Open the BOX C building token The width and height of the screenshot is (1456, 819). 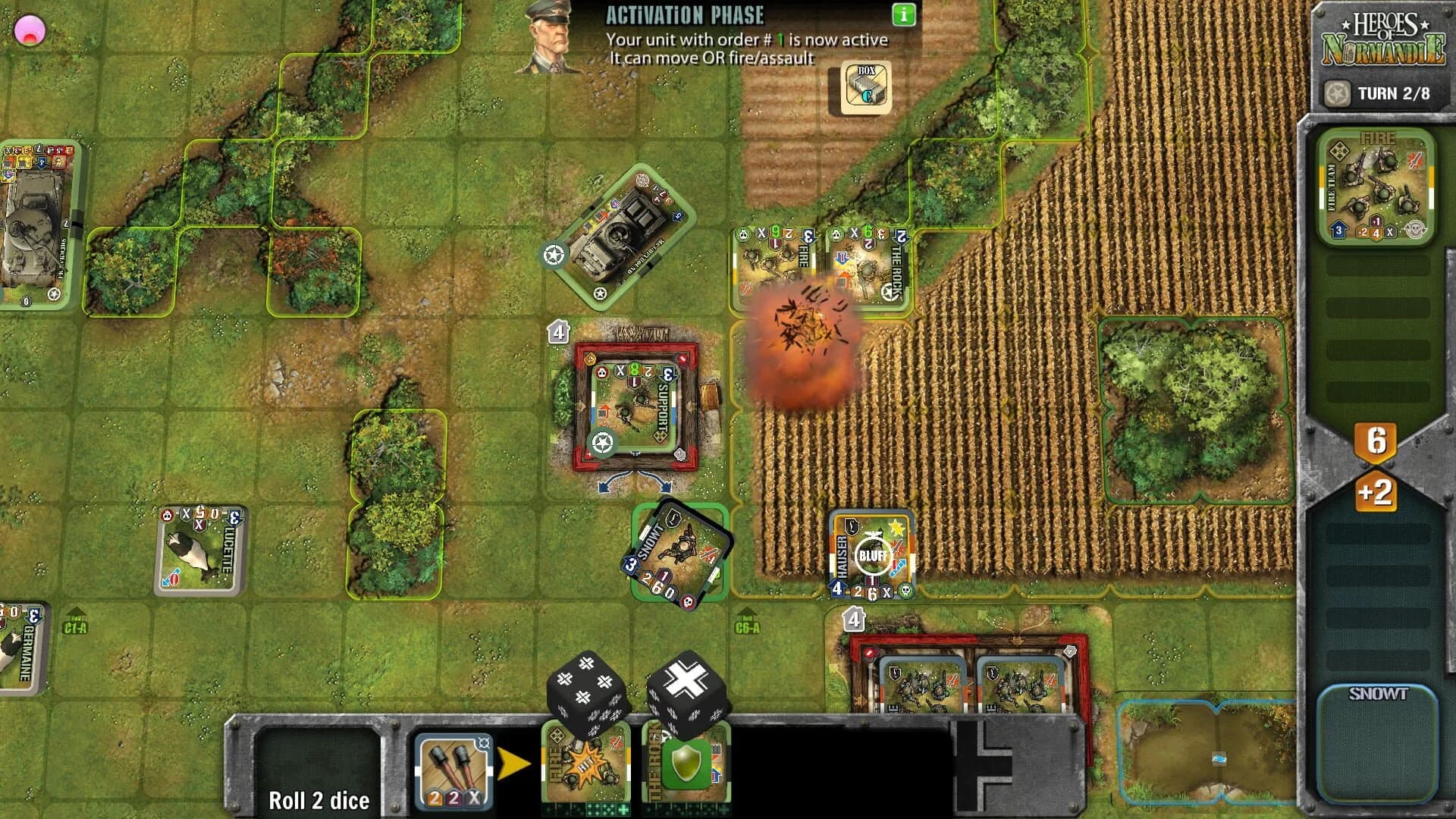coord(864,86)
